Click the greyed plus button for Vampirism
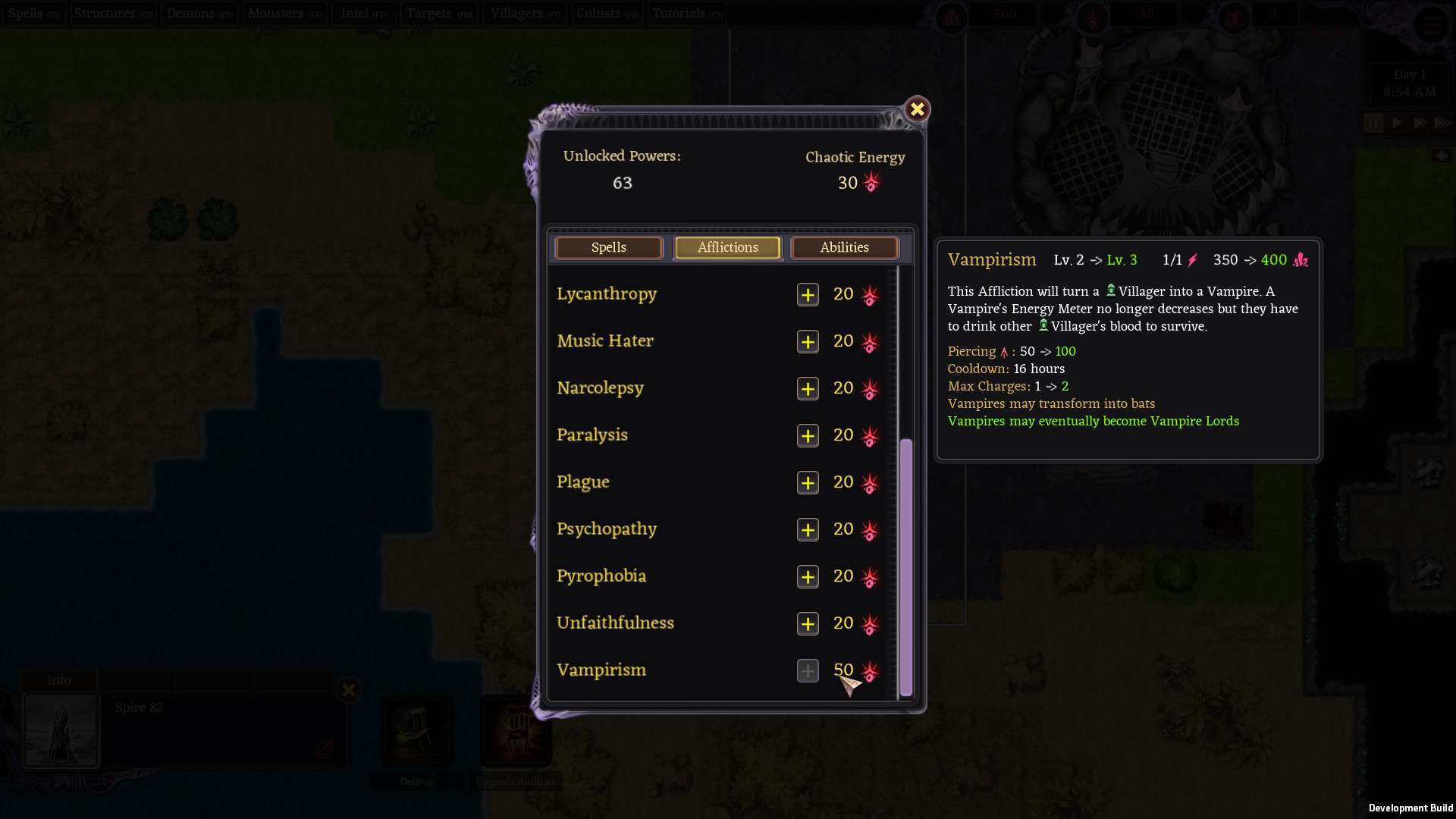Image resolution: width=1456 pixels, height=819 pixels. (x=808, y=671)
